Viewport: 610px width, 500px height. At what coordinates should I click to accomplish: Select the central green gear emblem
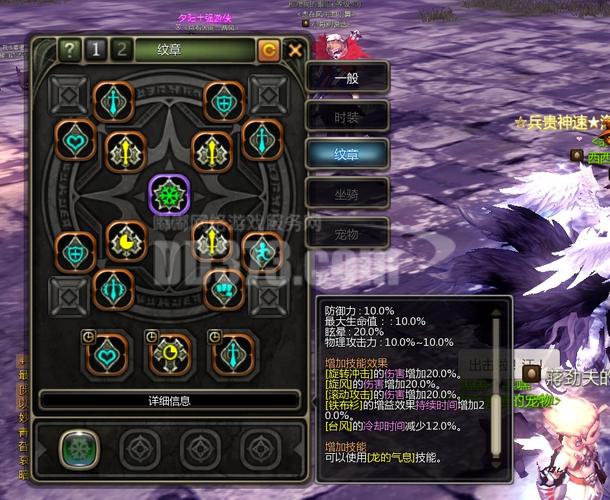tap(168, 191)
